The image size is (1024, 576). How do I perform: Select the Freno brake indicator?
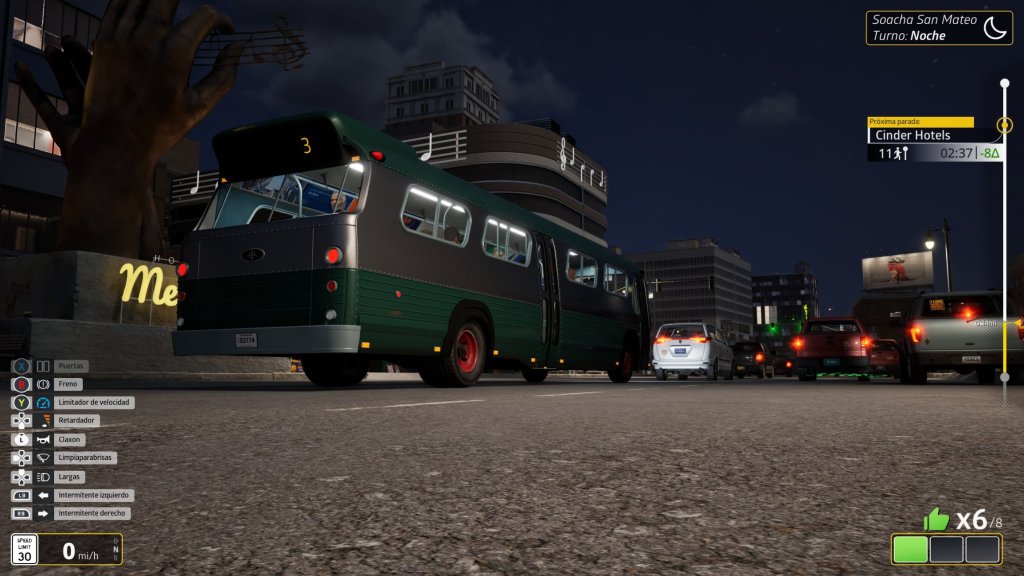[x=69, y=384]
